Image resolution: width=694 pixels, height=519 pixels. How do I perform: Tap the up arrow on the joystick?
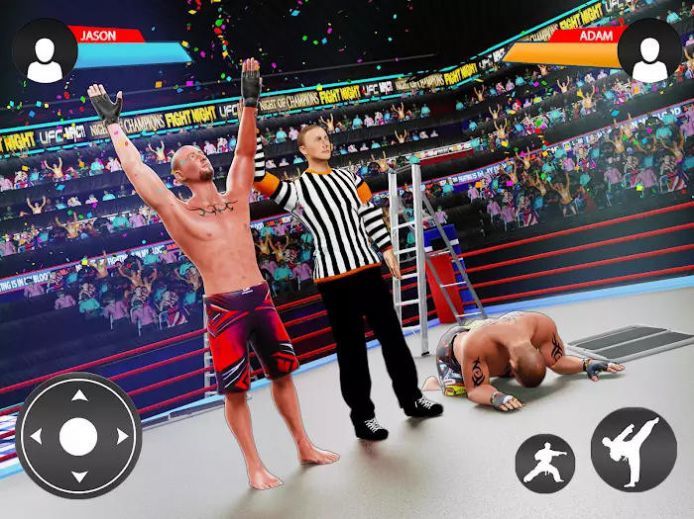point(78,395)
